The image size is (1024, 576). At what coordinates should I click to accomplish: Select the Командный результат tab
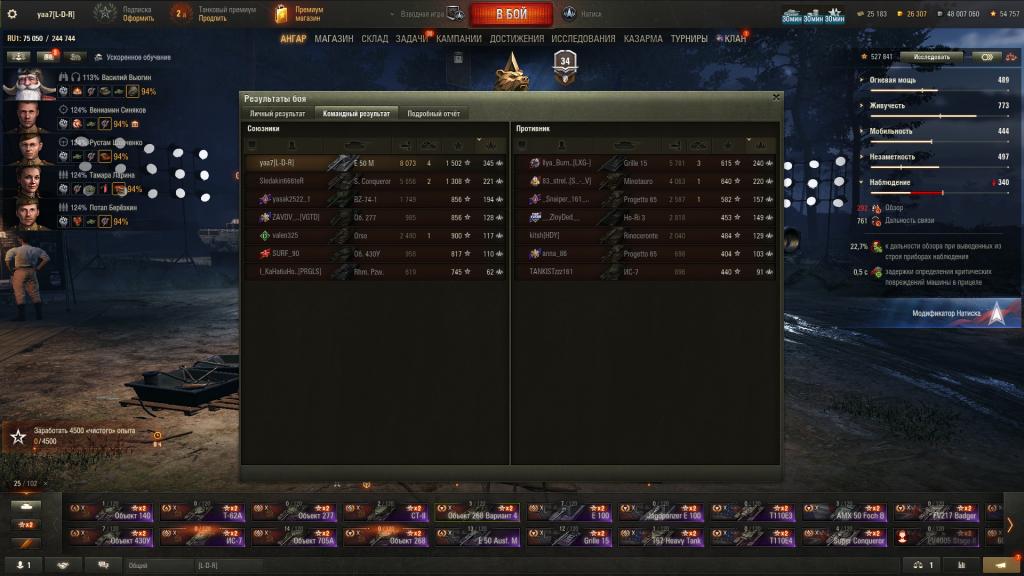pyautogui.click(x=357, y=114)
